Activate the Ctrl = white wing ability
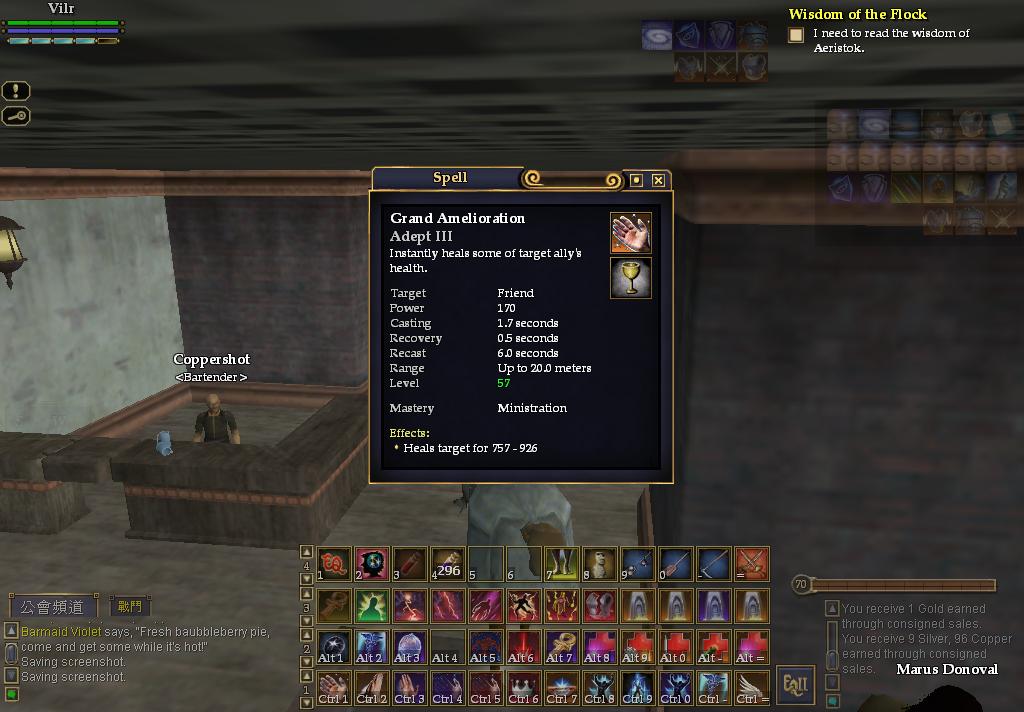 point(751,687)
